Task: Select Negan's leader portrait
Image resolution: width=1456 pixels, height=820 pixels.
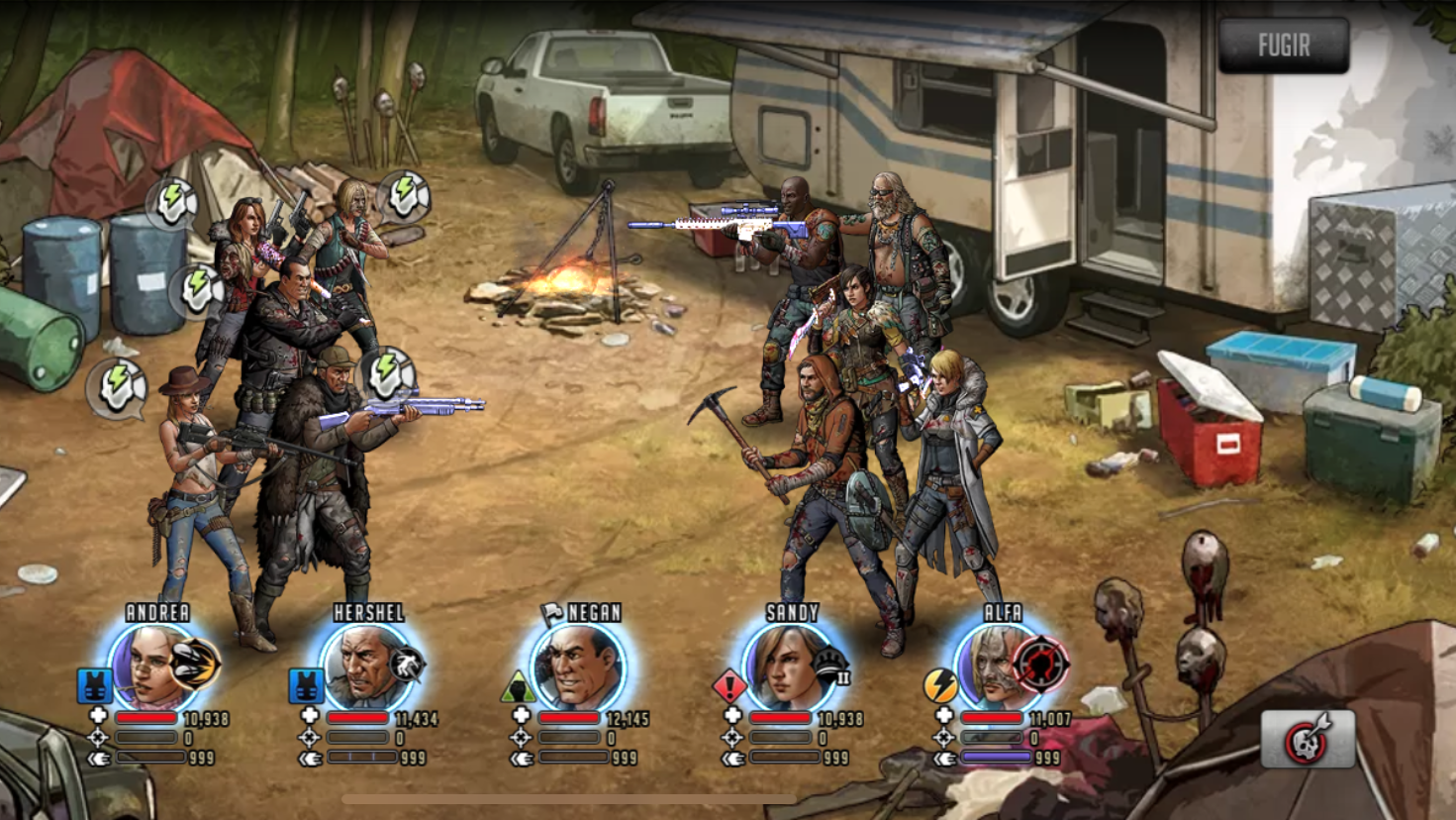Action: click(579, 666)
